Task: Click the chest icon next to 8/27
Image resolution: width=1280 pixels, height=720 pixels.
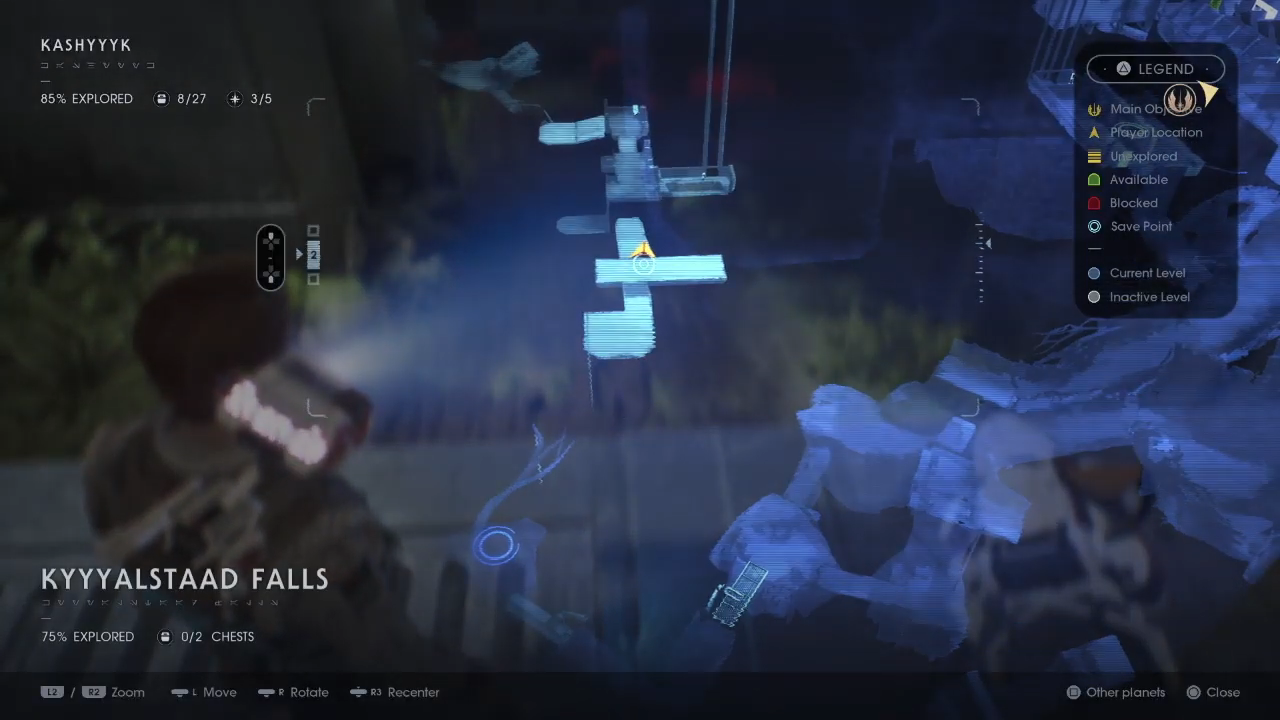Action: click(x=161, y=98)
